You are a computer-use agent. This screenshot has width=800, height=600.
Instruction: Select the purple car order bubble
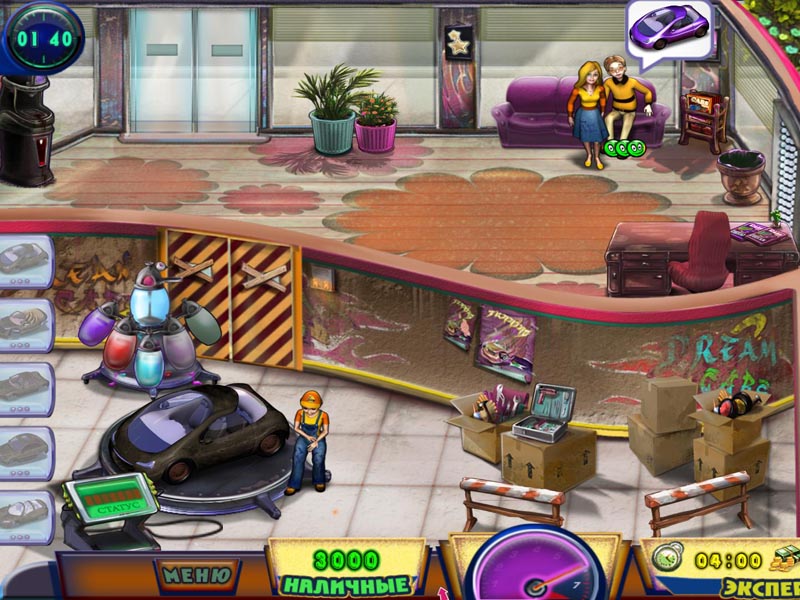[668, 28]
